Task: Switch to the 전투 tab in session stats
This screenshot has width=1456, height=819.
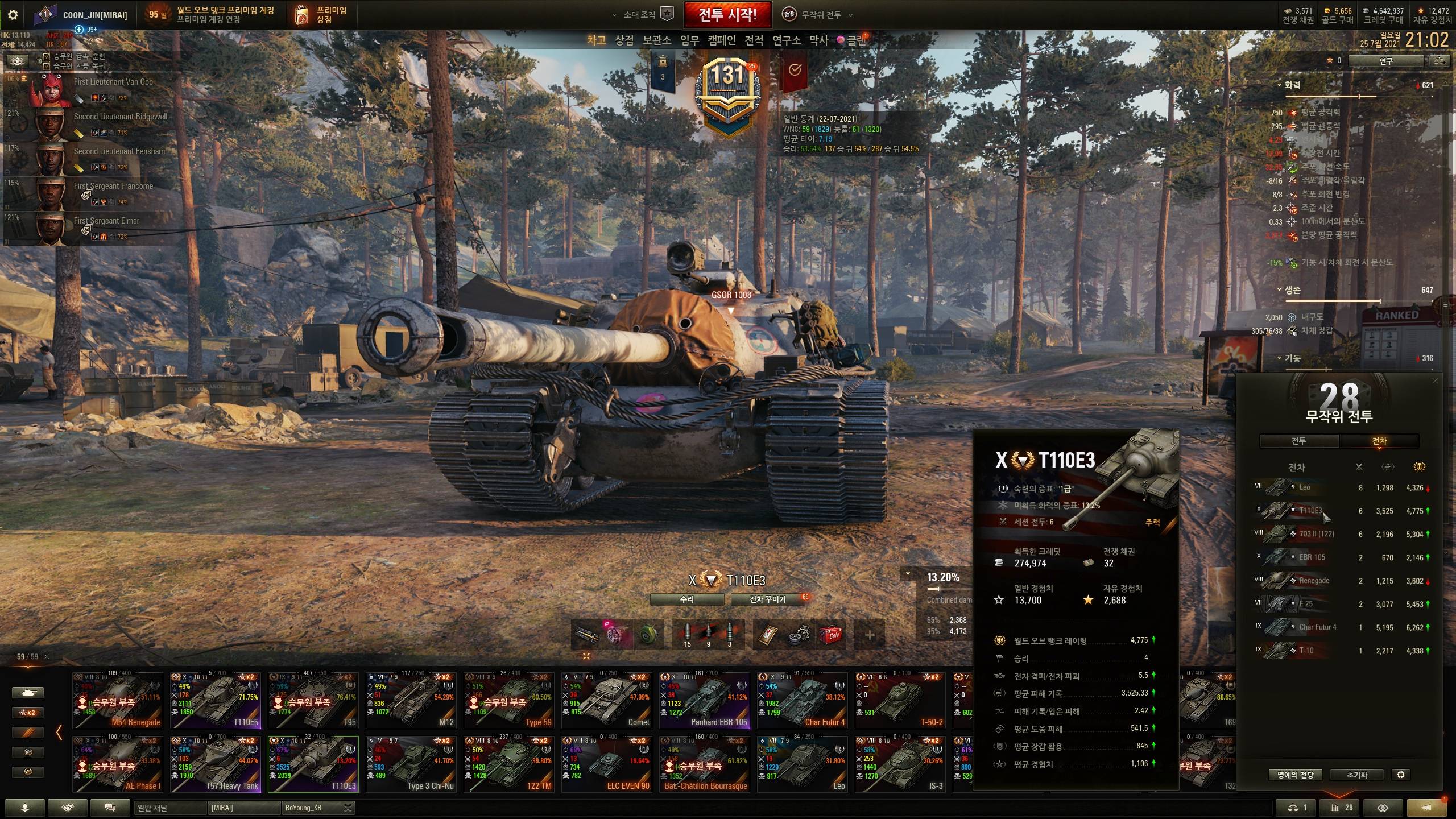Action: pos(1298,441)
